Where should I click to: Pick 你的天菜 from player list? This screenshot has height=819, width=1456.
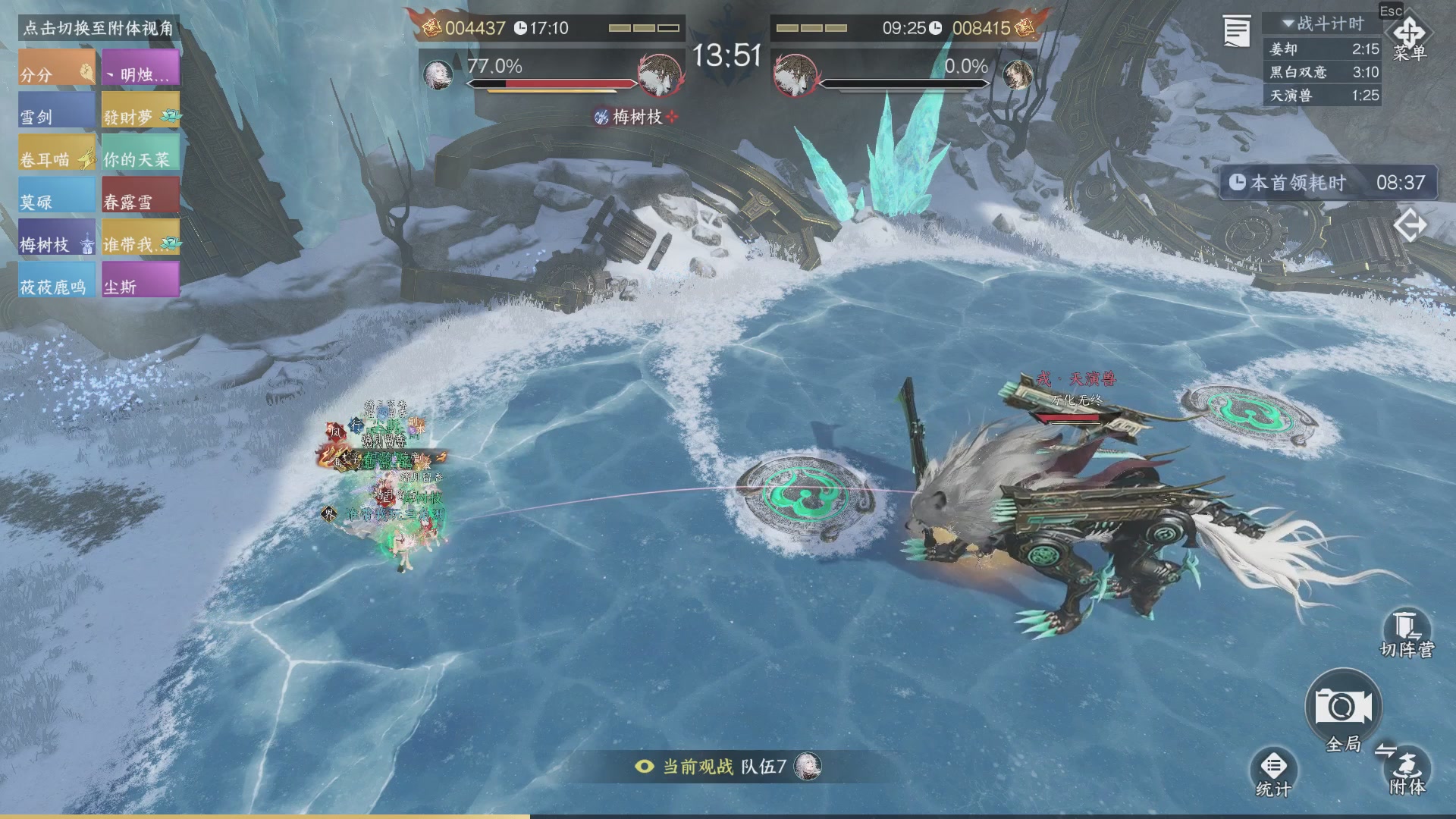(141, 153)
